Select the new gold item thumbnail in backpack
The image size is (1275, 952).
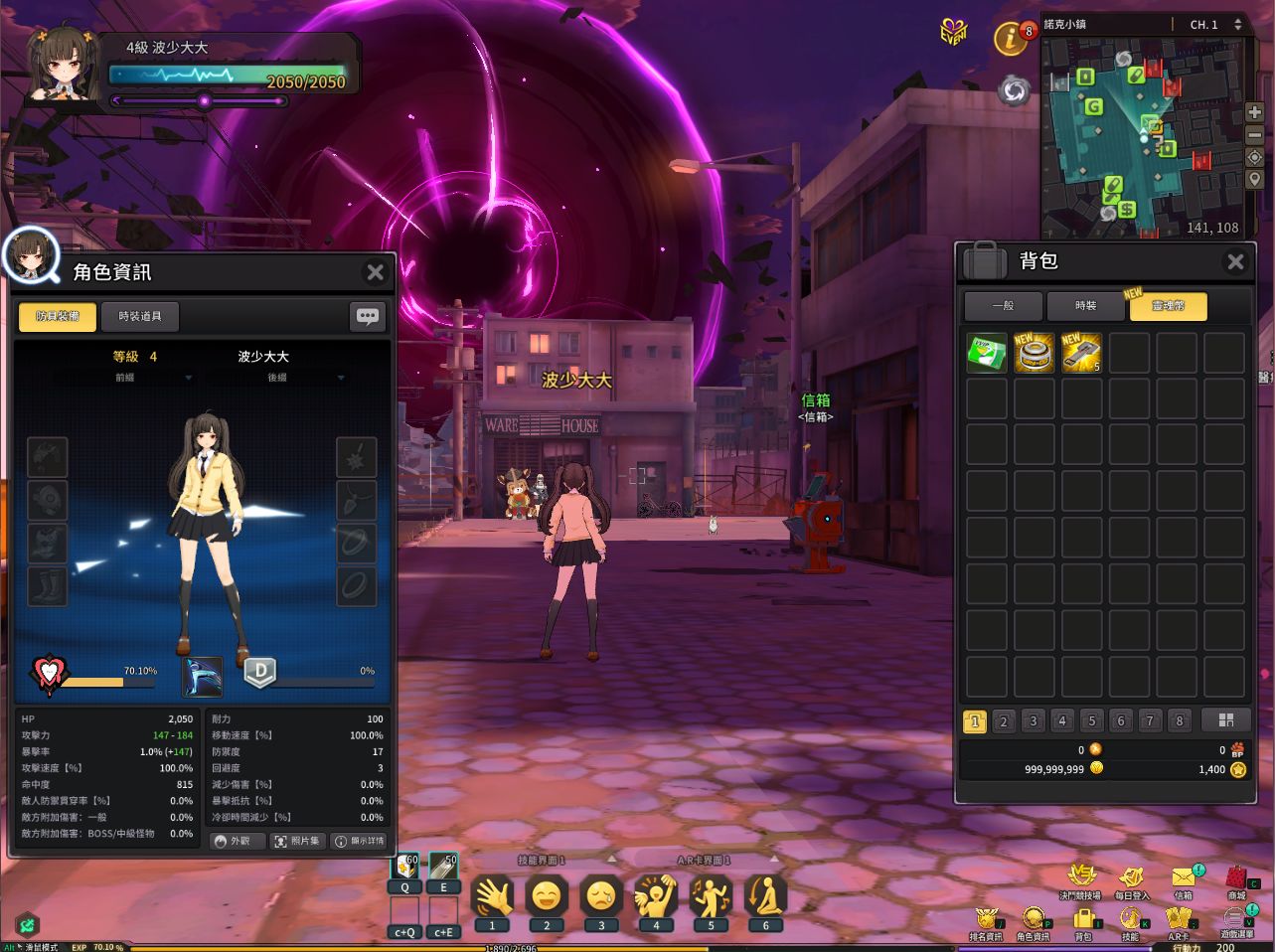1034,353
